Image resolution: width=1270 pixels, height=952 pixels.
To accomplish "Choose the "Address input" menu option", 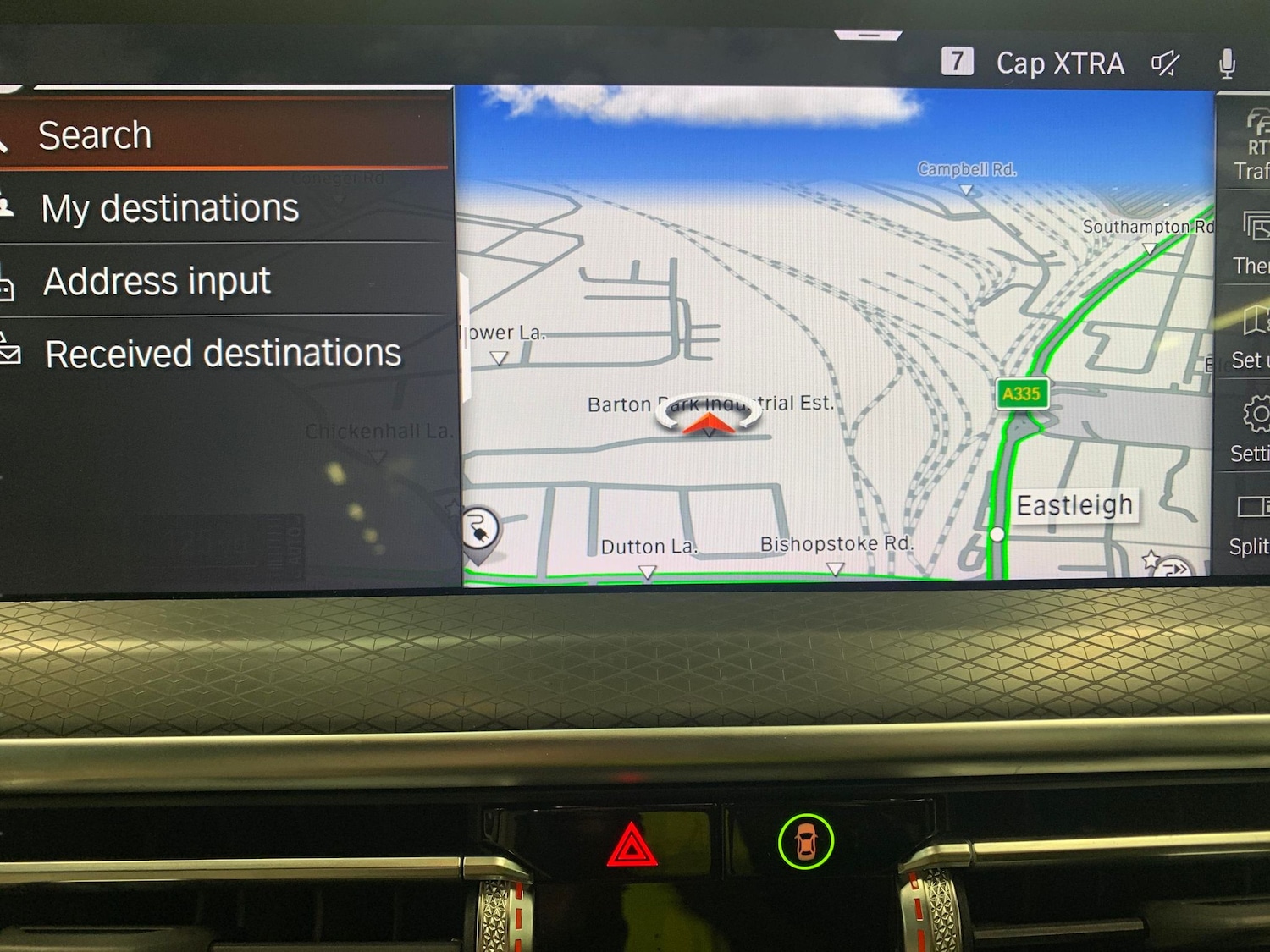I will coord(157,282).
